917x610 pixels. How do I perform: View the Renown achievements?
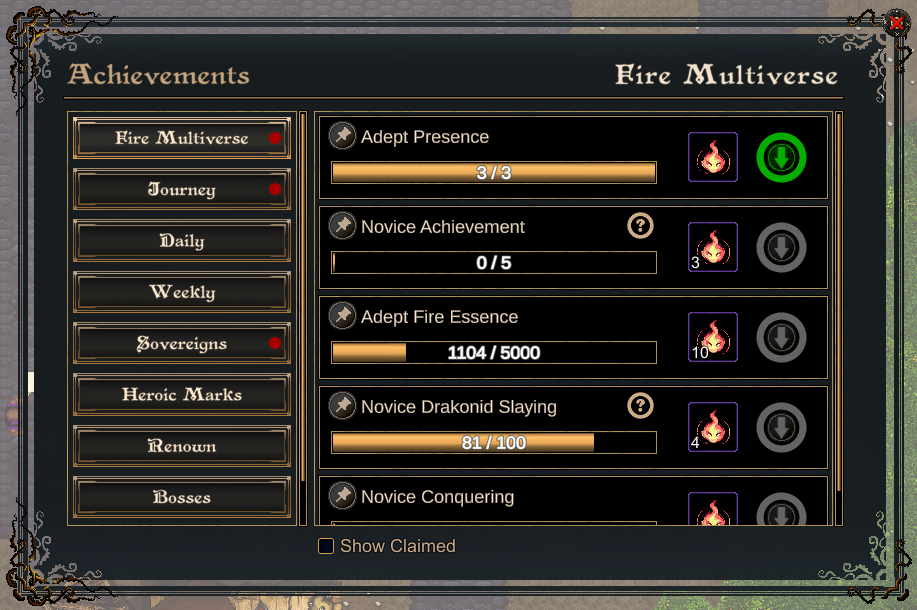182,447
